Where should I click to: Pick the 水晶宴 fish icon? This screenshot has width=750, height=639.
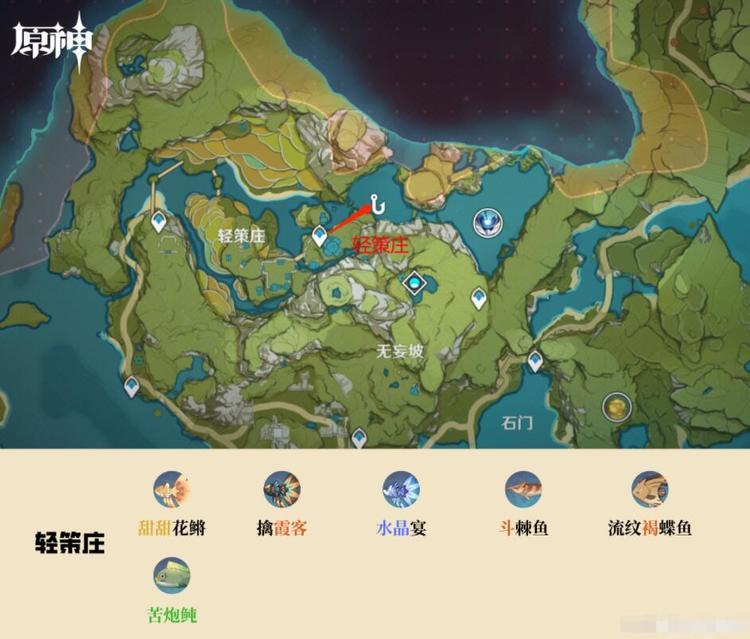pos(401,490)
